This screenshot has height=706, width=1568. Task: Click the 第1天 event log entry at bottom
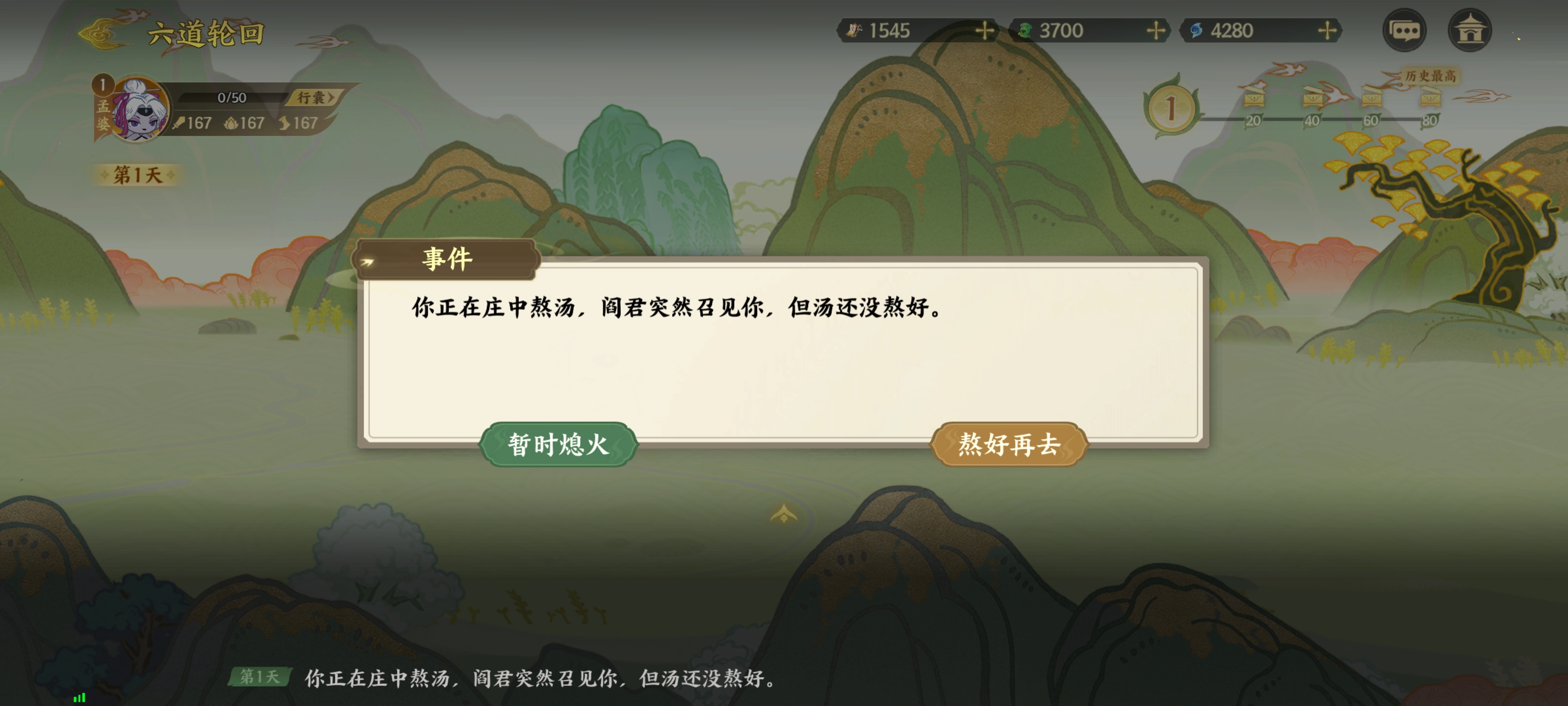[260, 676]
